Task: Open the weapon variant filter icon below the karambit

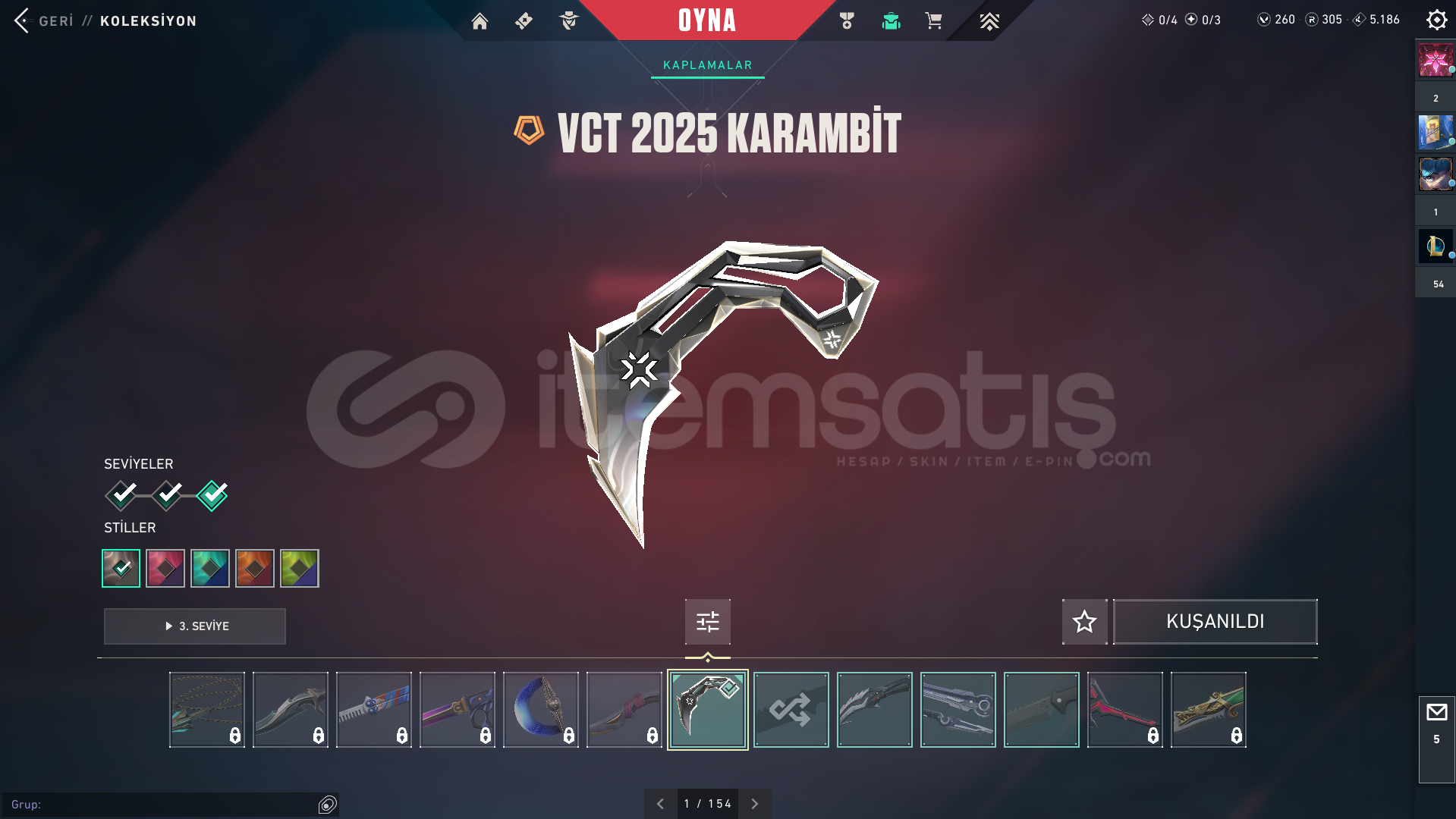Action: (x=706, y=621)
